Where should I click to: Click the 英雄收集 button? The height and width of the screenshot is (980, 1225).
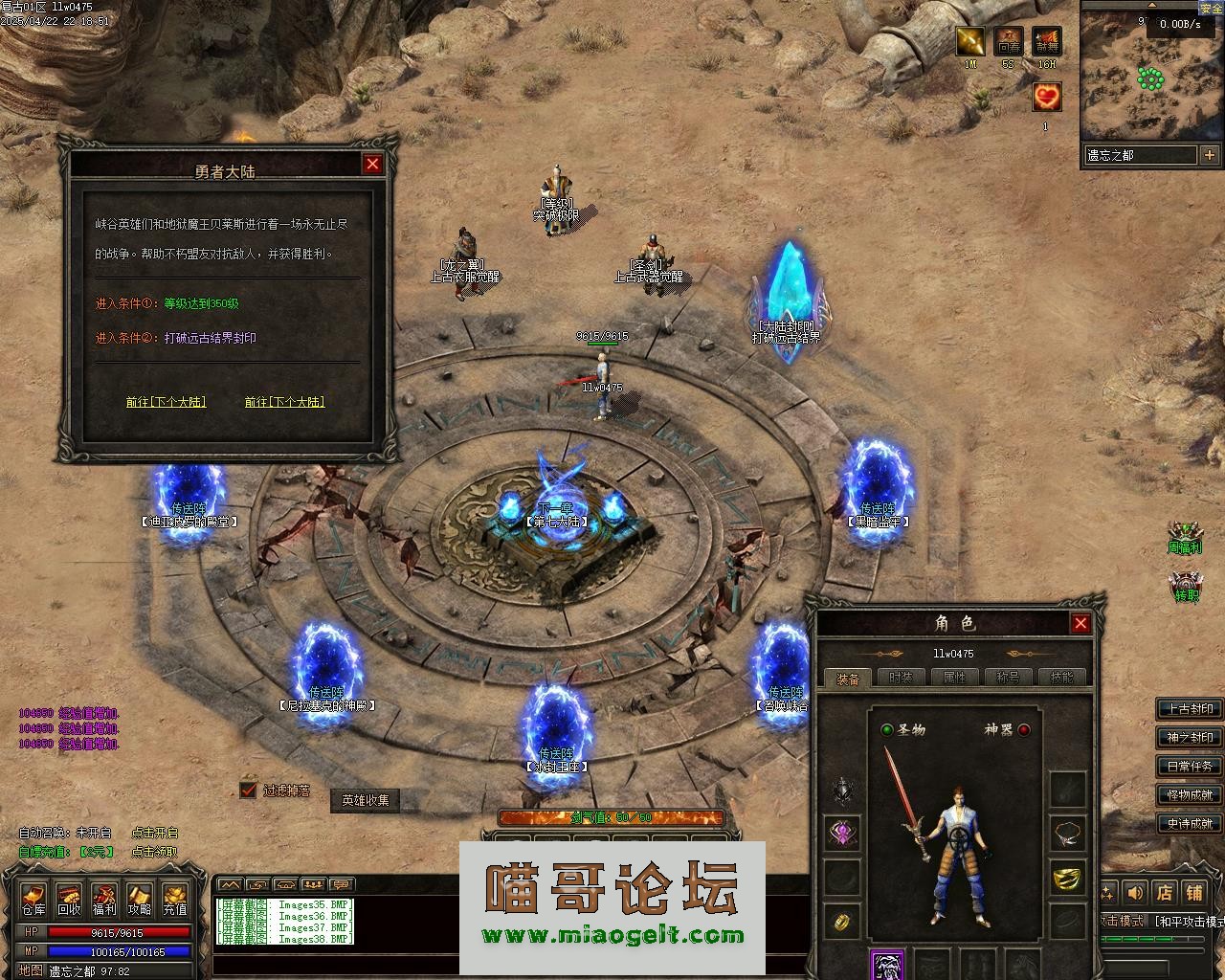tap(366, 800)
